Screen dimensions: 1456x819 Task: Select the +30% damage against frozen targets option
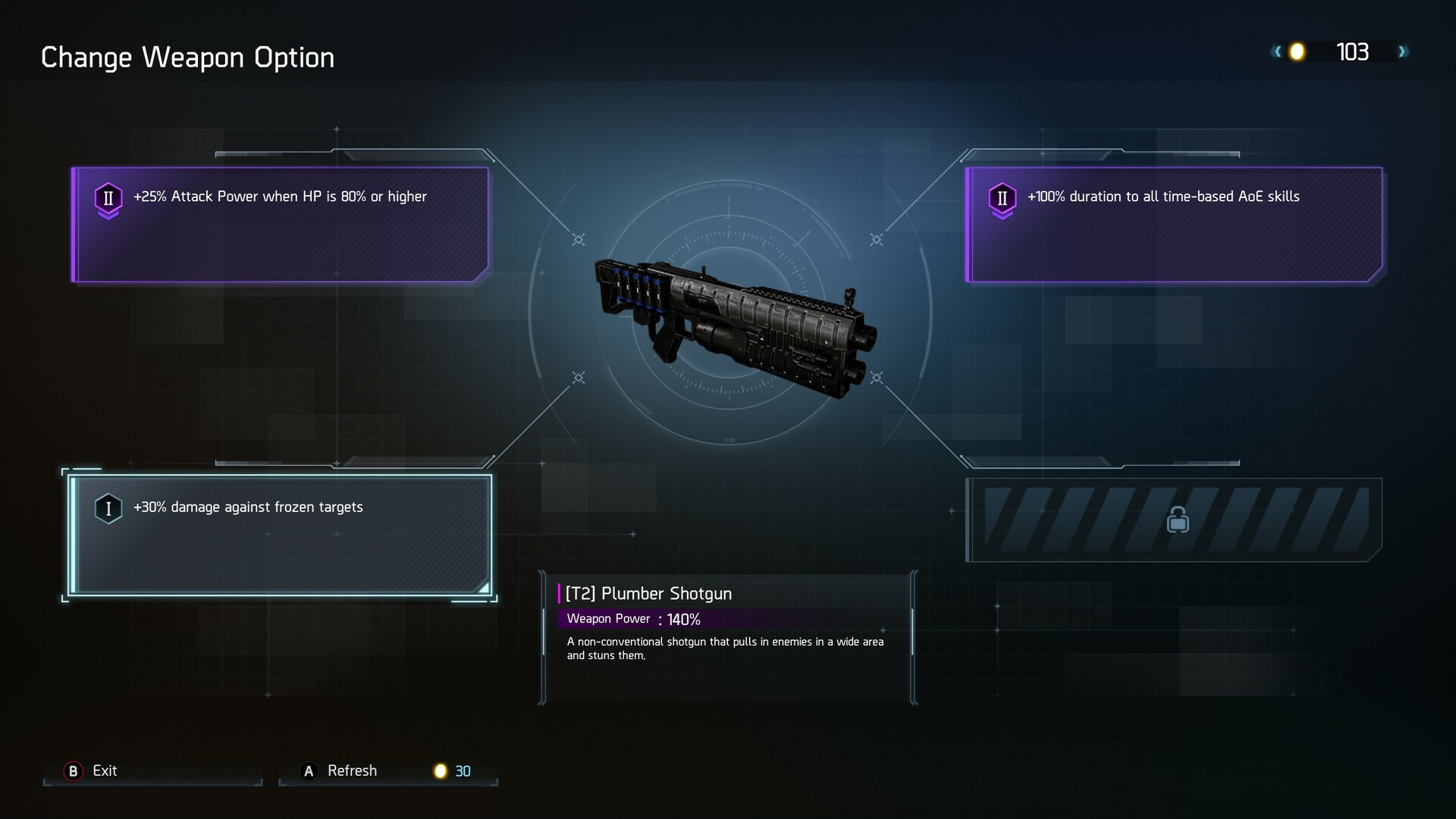click(281, 535)
